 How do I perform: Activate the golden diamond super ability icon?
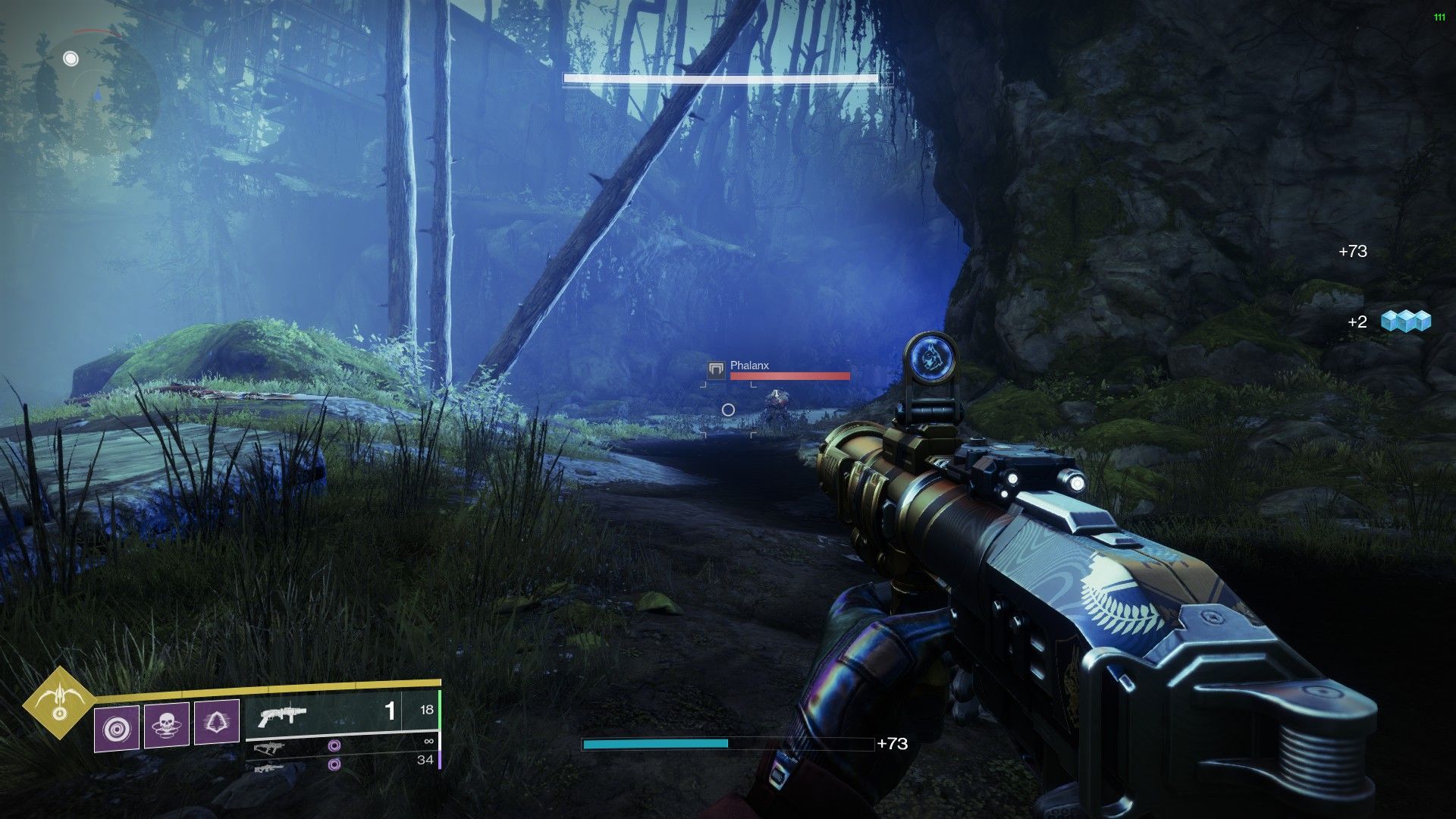[x=58, y=702]
